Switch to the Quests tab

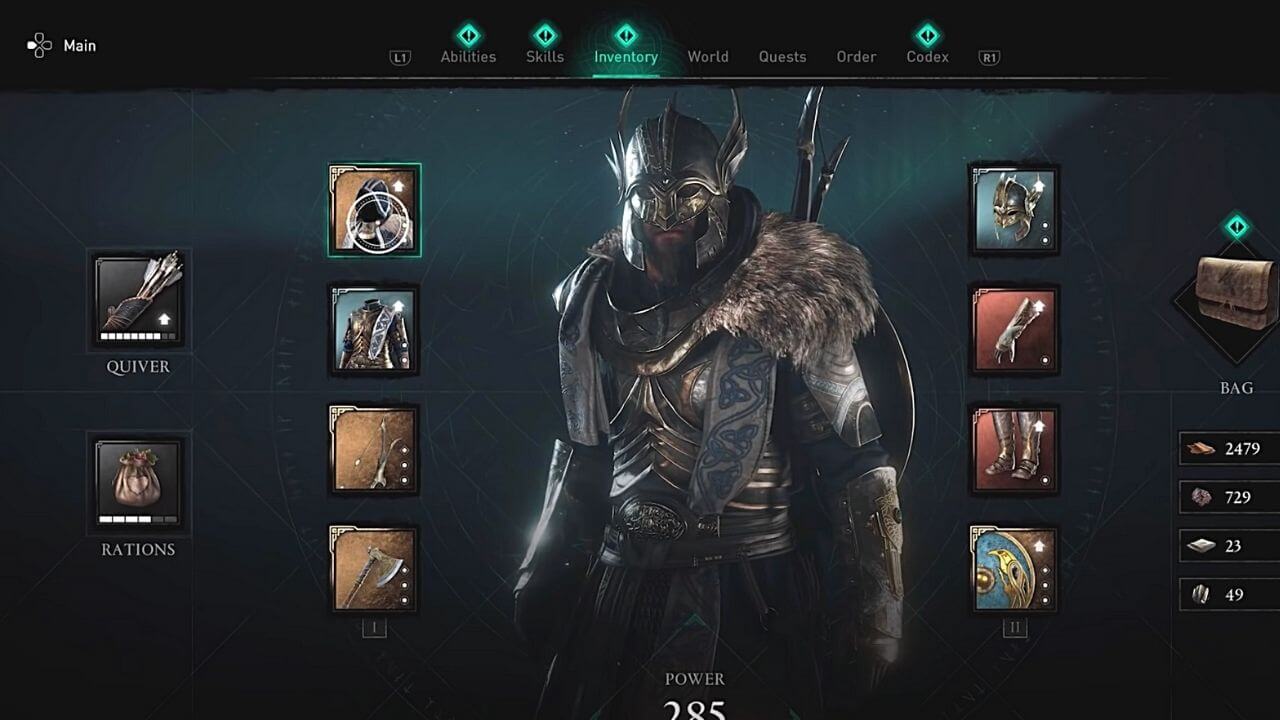[x=782, y=57]
